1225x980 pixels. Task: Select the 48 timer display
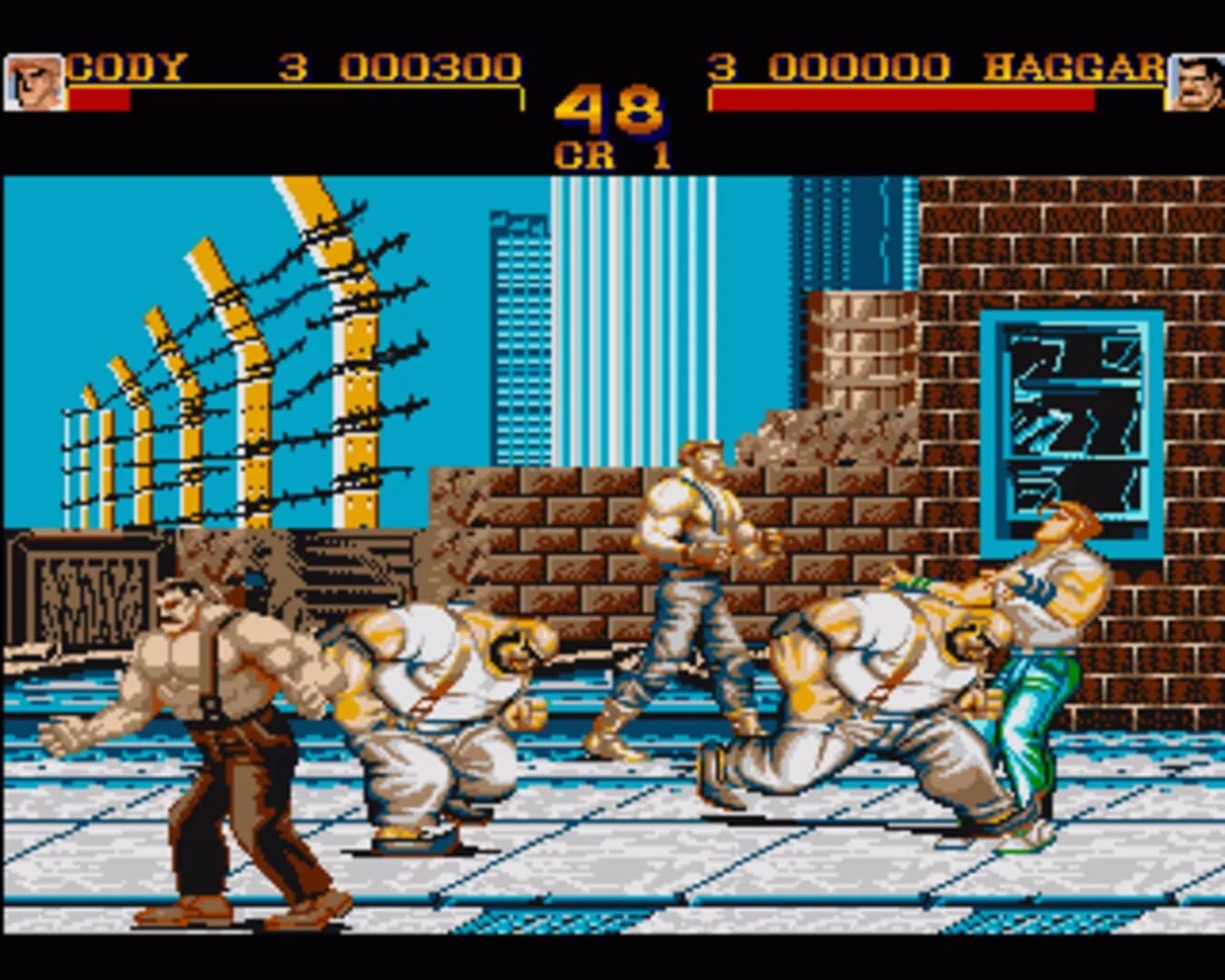(610, 109)
